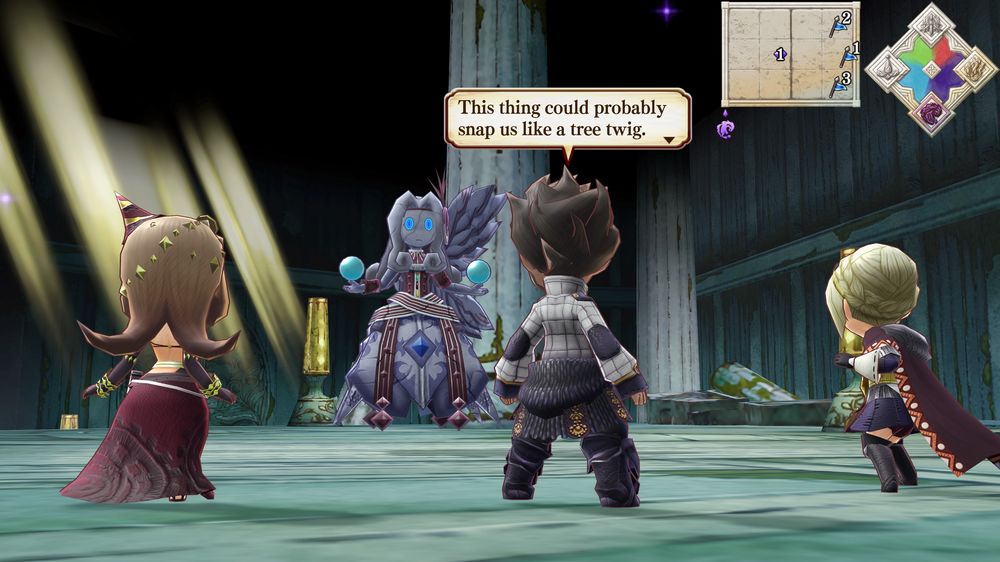Choose the left water drop emblem

[886, 68]
